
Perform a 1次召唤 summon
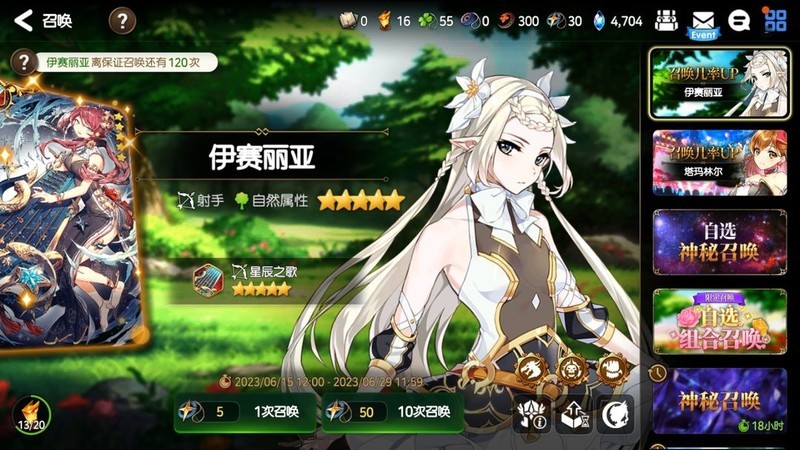pyautogui.click(x=244, y=411)
